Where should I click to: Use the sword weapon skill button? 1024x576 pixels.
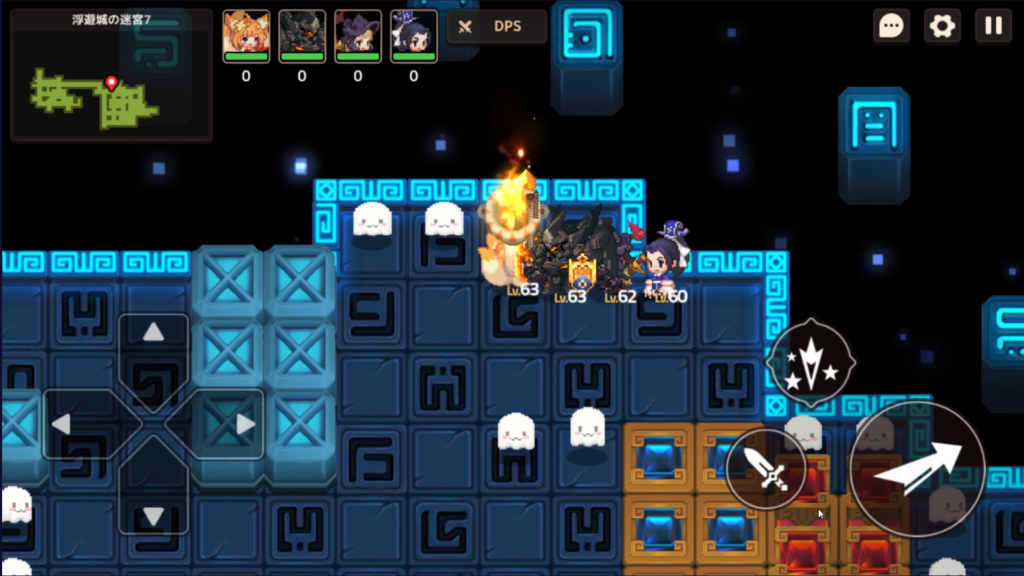[x=766, y=468]
